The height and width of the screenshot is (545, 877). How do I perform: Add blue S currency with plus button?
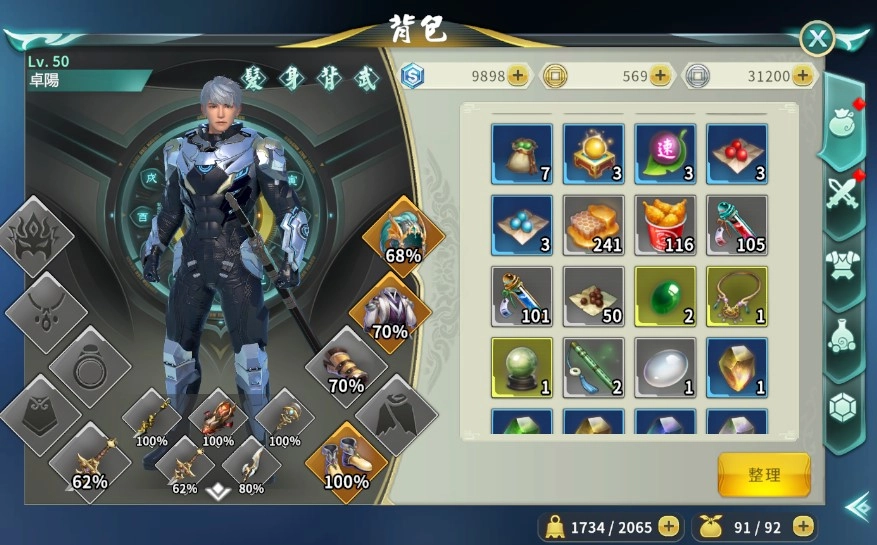pos(518,75)
